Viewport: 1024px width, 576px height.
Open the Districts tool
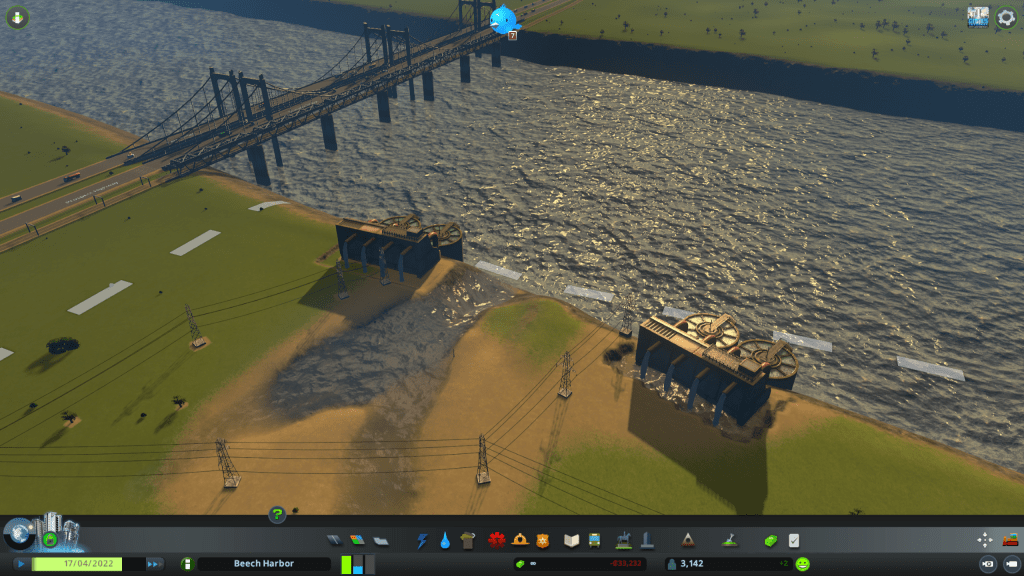tap(380, 540)
